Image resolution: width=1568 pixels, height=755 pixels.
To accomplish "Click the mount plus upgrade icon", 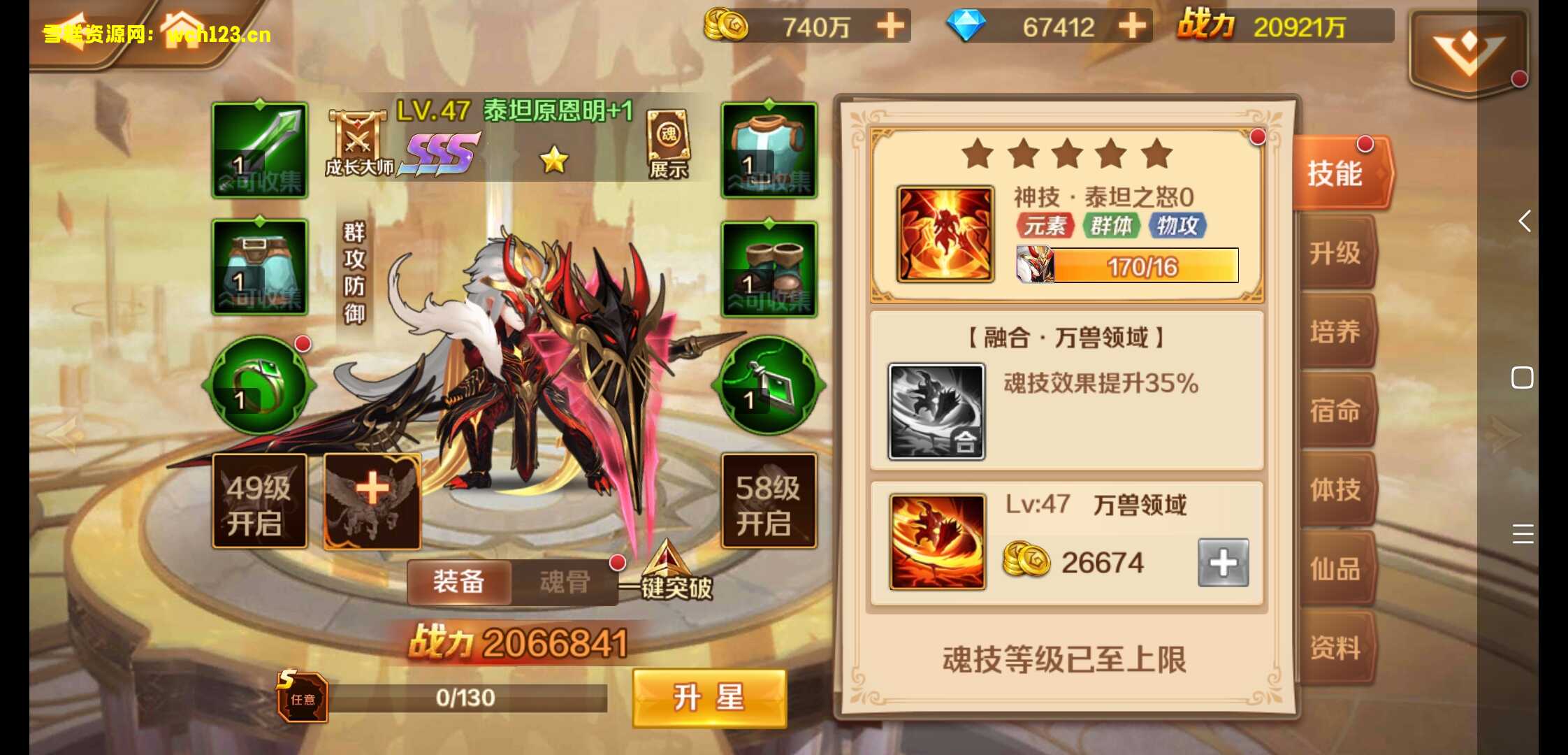I will coord(372,502).
